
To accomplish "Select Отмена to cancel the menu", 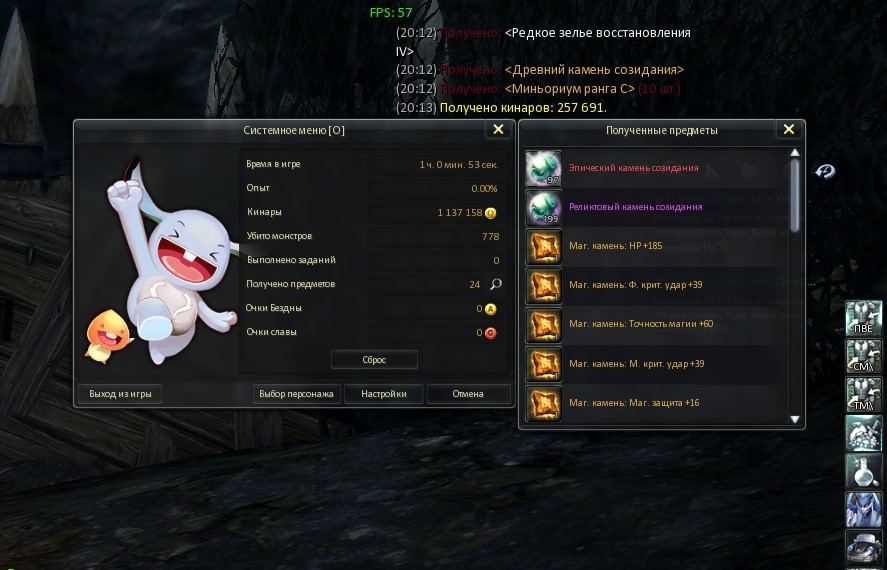I will pyautogui.click(x=468, y=394).
